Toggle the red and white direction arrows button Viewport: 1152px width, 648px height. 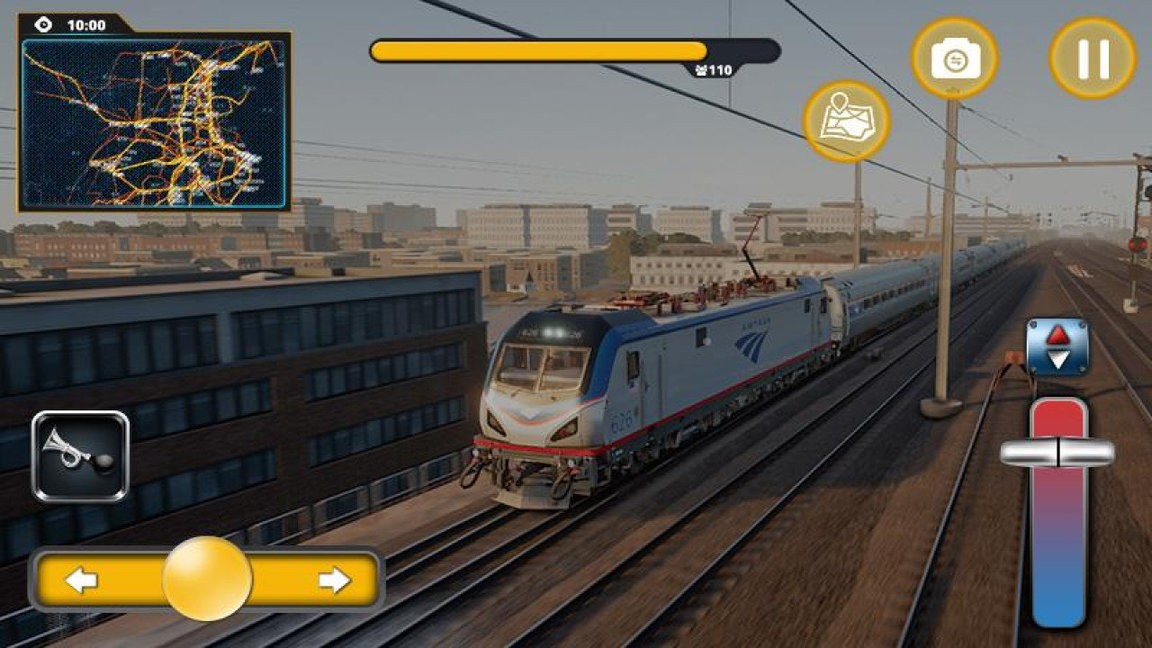[x=1057, y=347]
